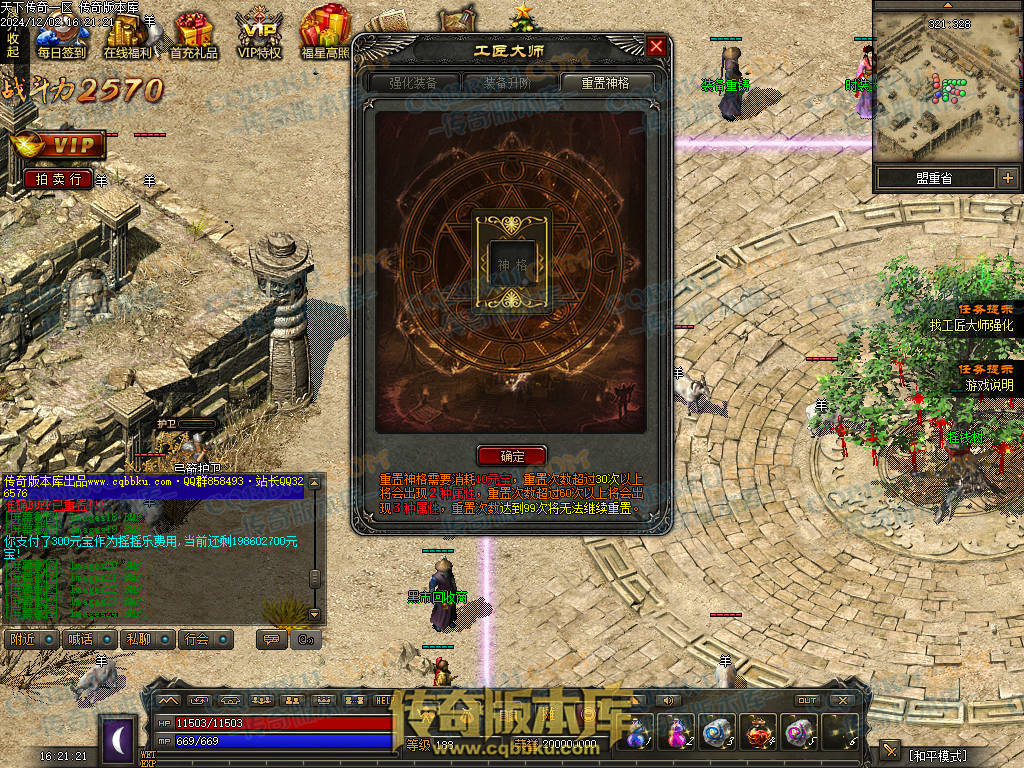Toggle the 和平模式 attack mode
Viewport: 1024px width, 768px height.
pos(935,753)
